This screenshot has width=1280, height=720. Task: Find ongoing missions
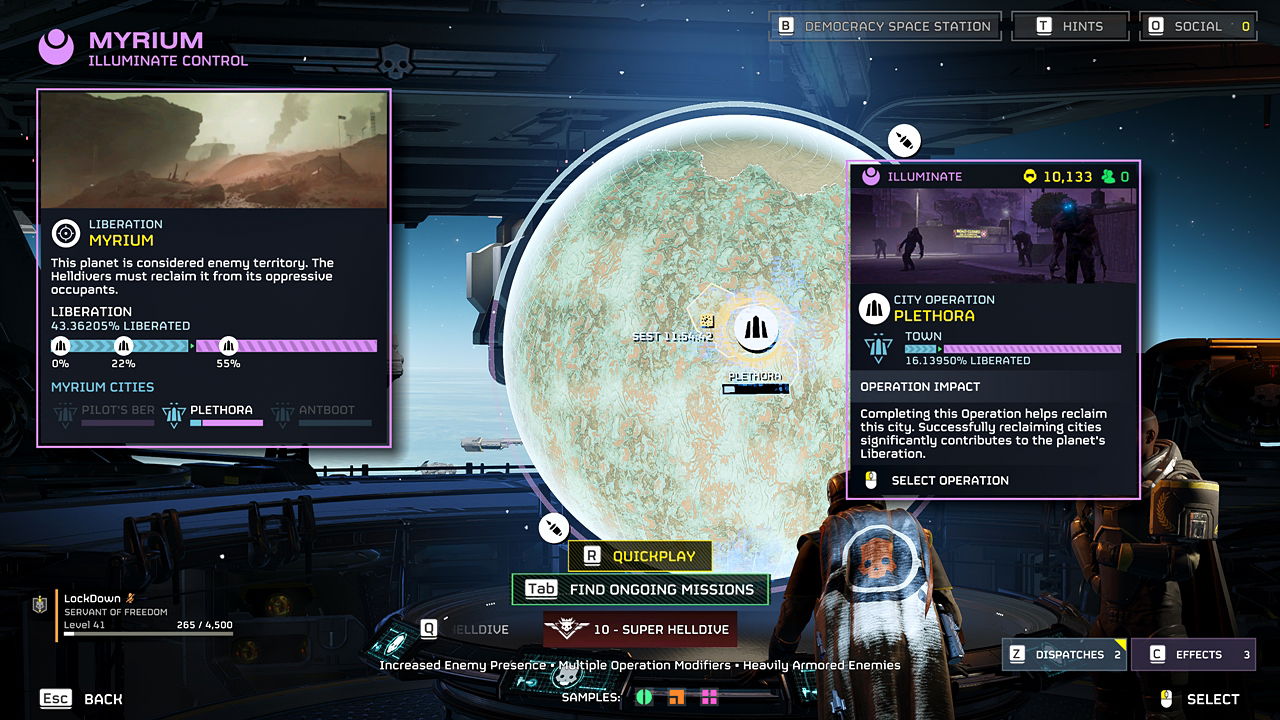640,590
